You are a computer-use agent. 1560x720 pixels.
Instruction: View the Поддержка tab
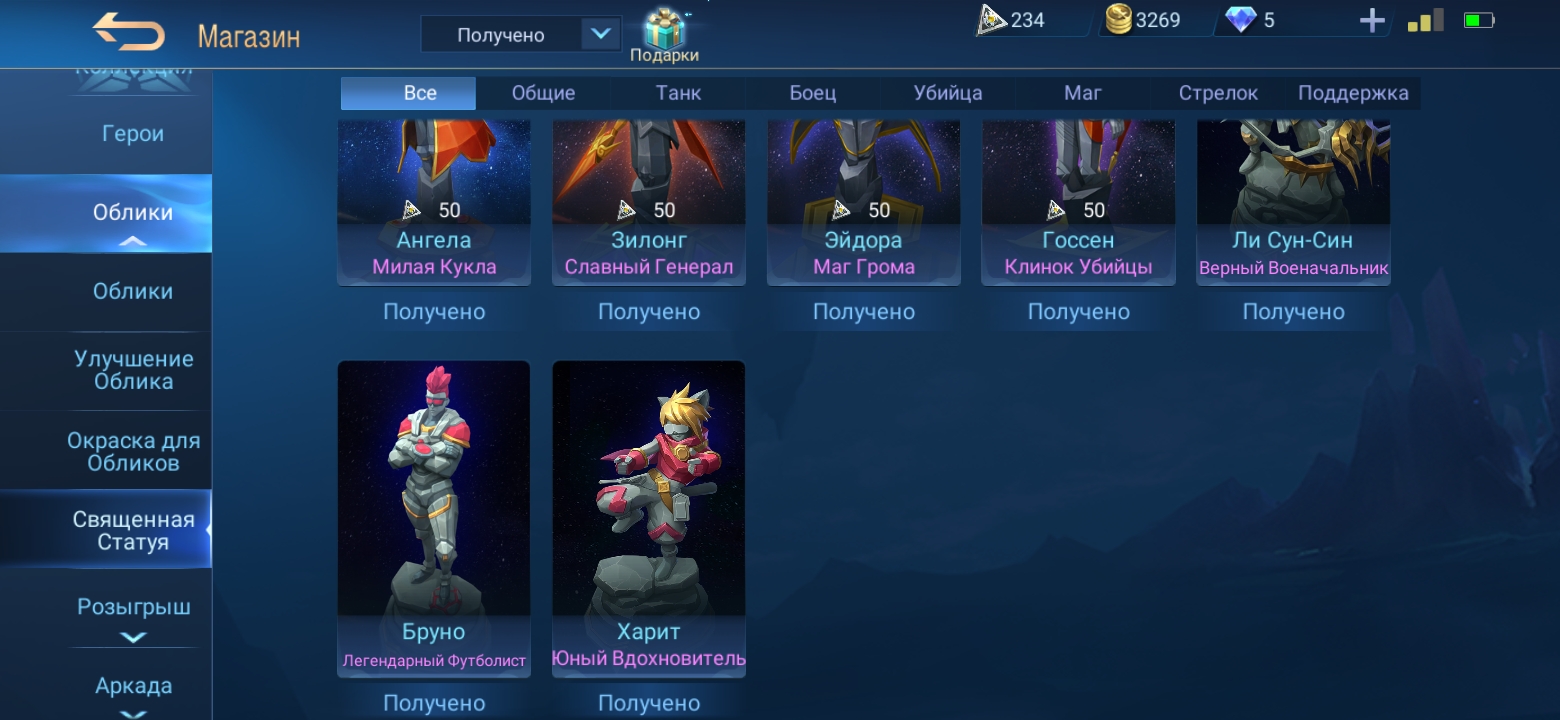[1352, 93]
